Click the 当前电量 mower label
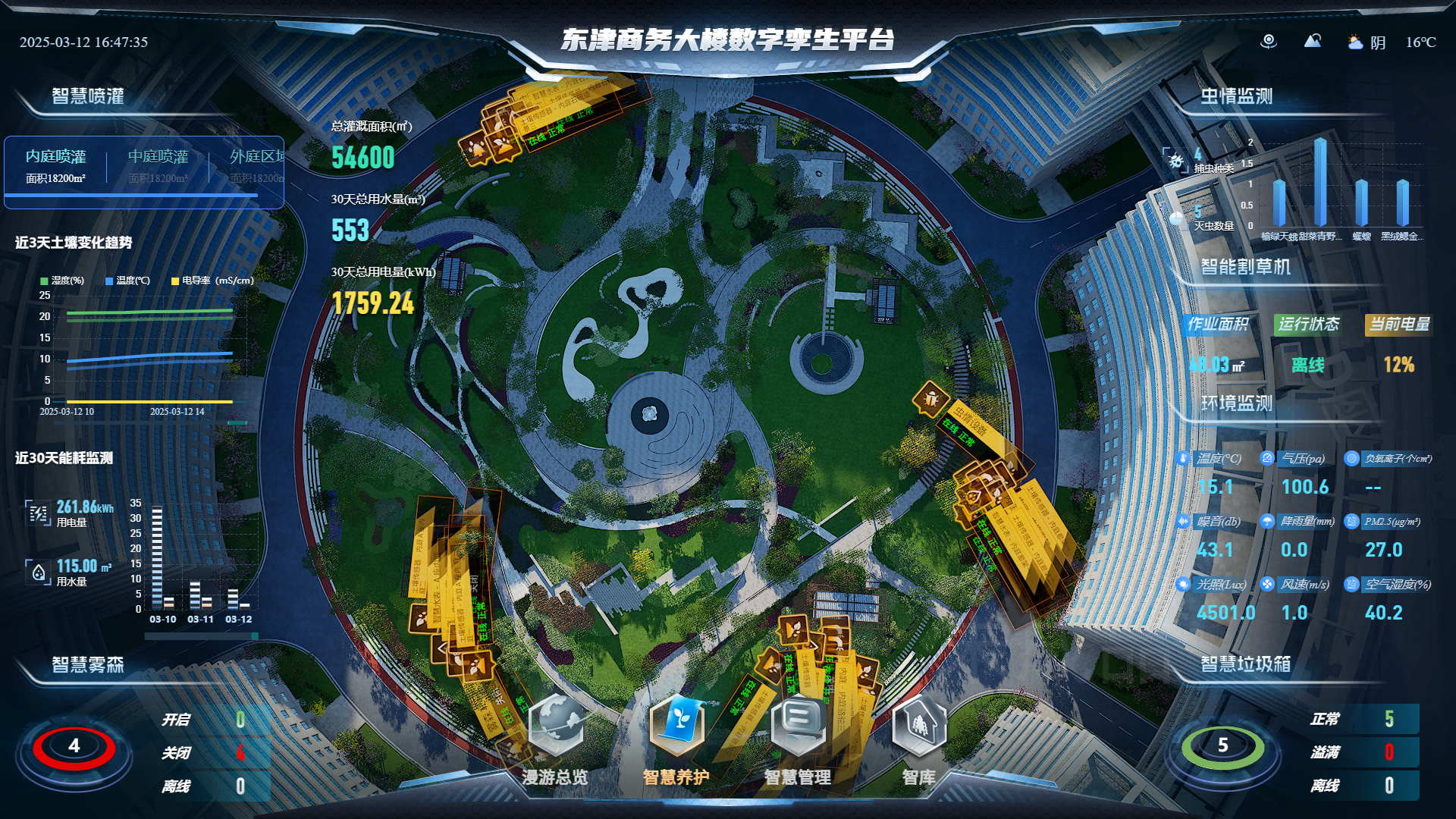1456x819 pixels. click(1398, 325)
